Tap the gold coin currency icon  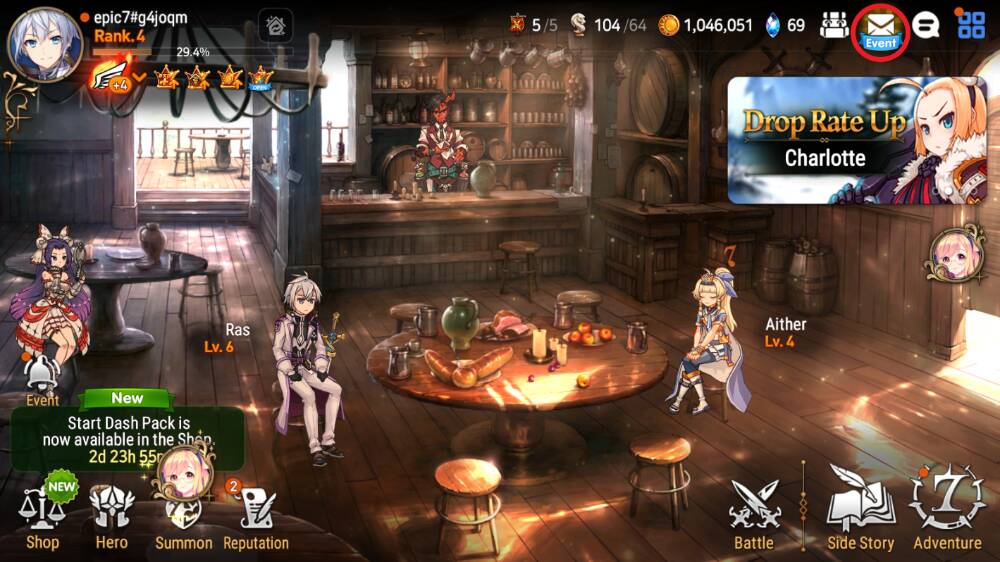point(669,25)
